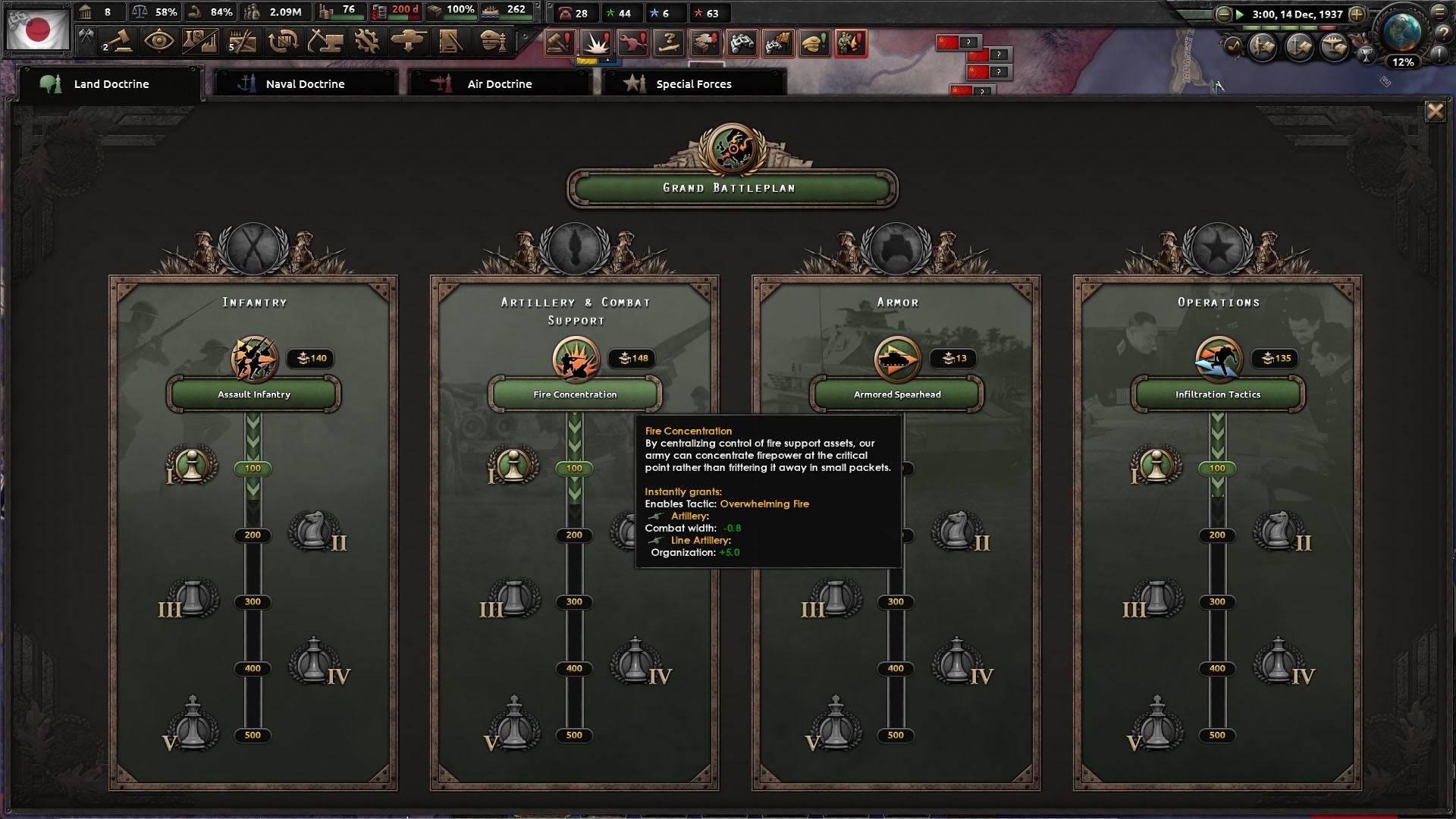Toggle the music note icon near the minimap

click(x=1234, y=45)
